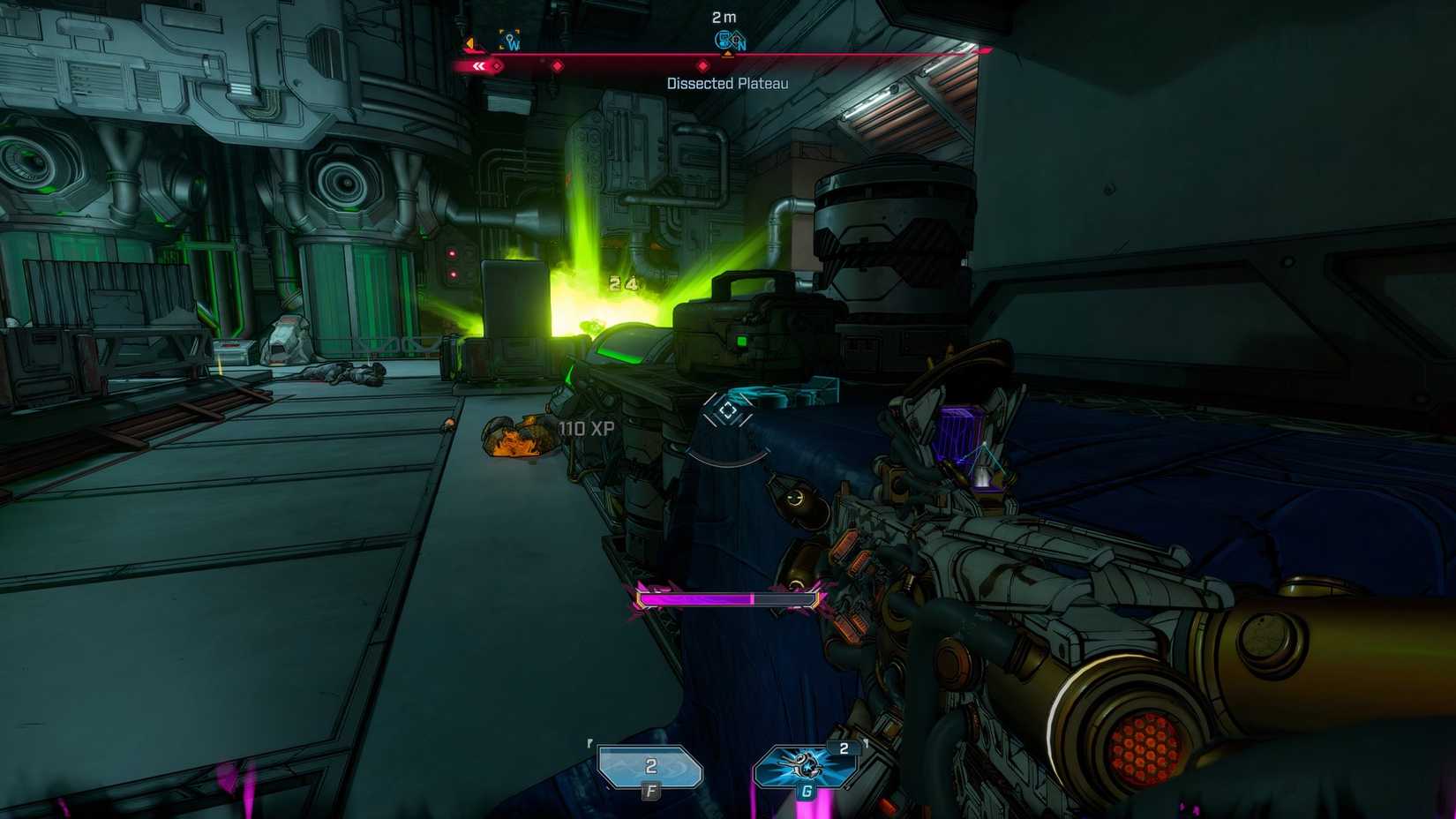Click the grenade count badge showing 2
The width and height of the screenshot is (1456, 819).
[844, 749]
